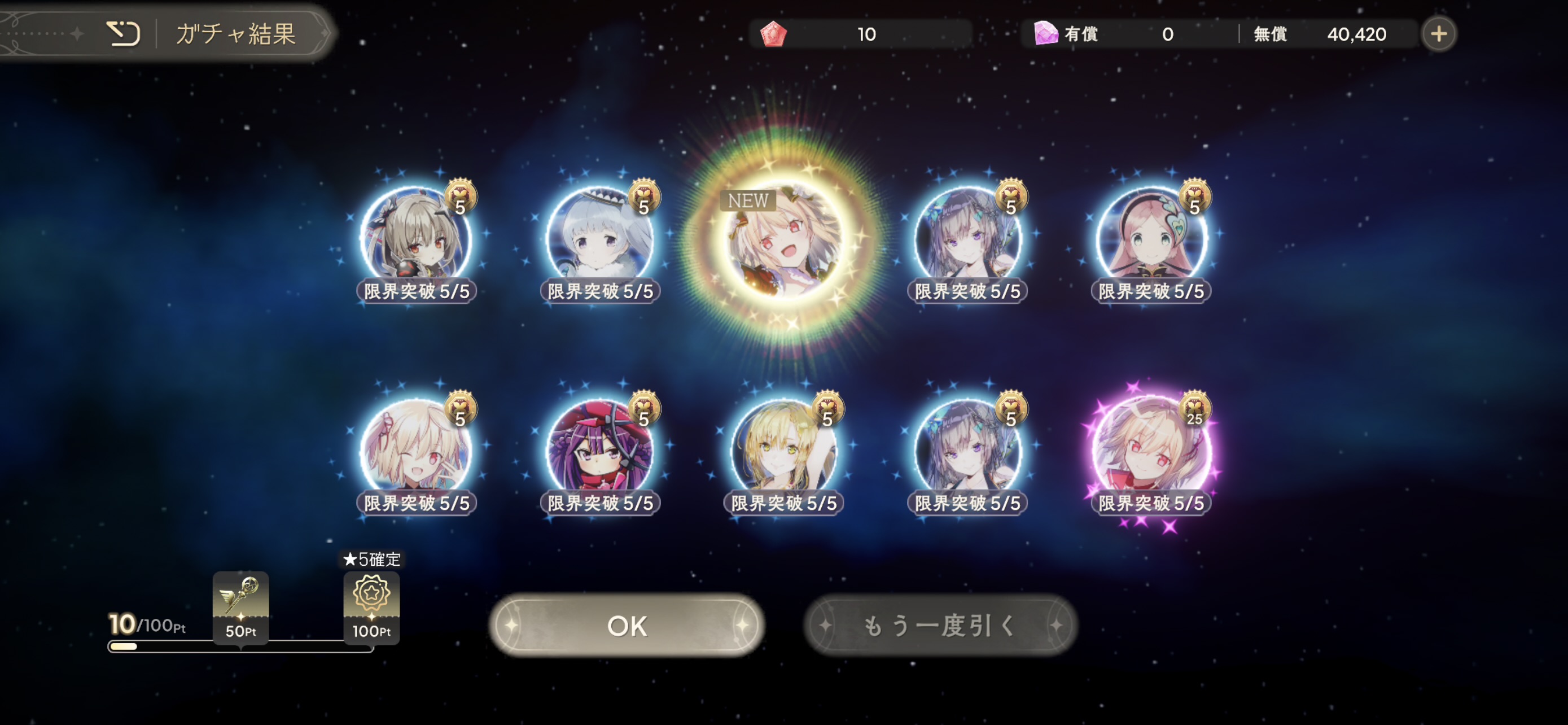Pull again with もう一度引く button

pos(940,625)
